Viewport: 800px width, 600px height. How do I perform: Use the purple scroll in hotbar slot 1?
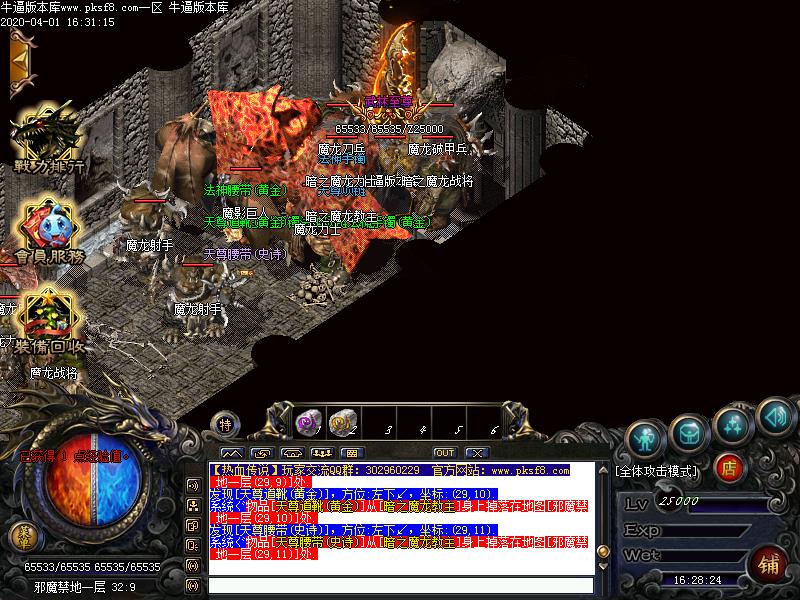coord(307,424)
